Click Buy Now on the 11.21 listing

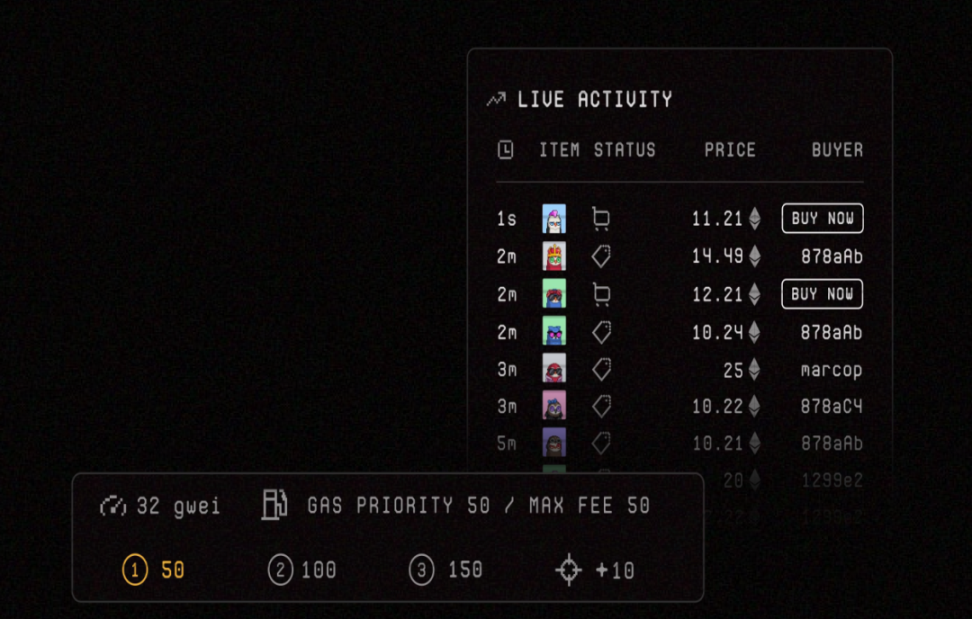[822, 218]
